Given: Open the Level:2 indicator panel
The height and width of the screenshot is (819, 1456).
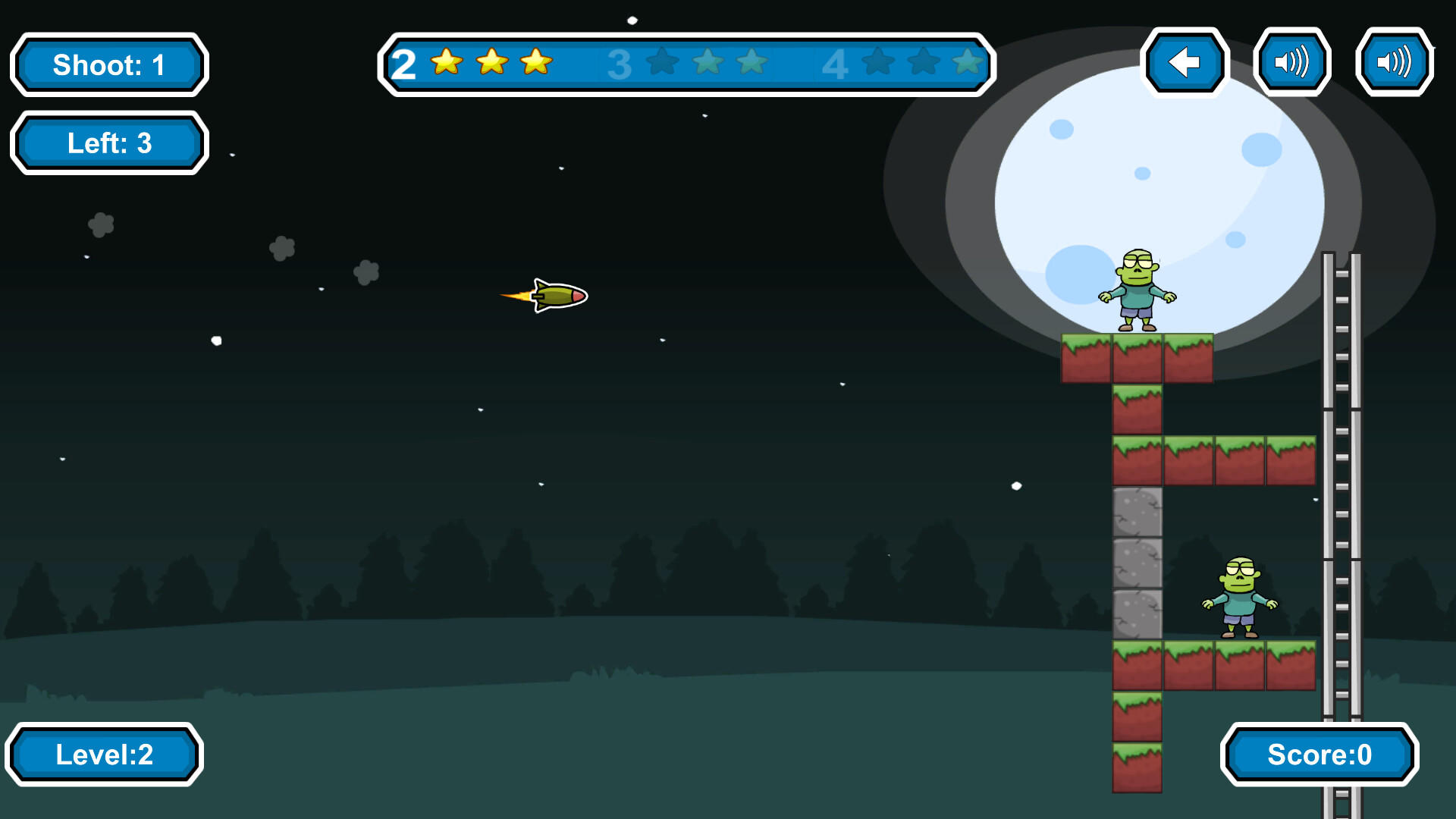Looking at the screenshot, I should (105, 754).
